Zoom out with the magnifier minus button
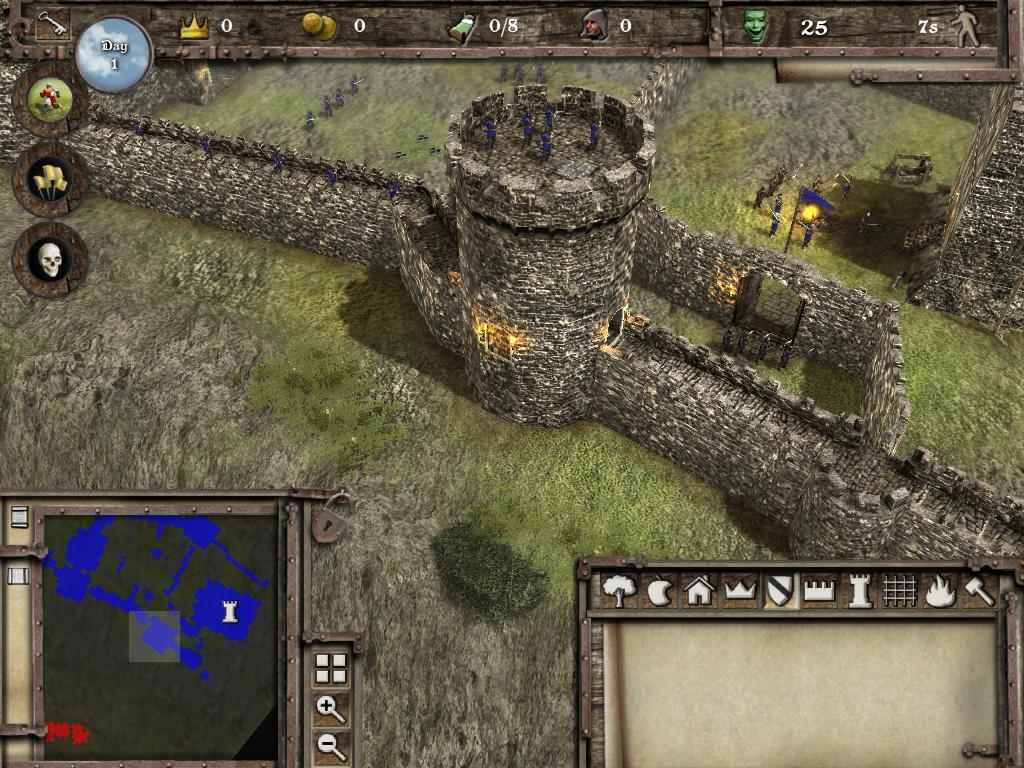 click(x=330, y=745)
